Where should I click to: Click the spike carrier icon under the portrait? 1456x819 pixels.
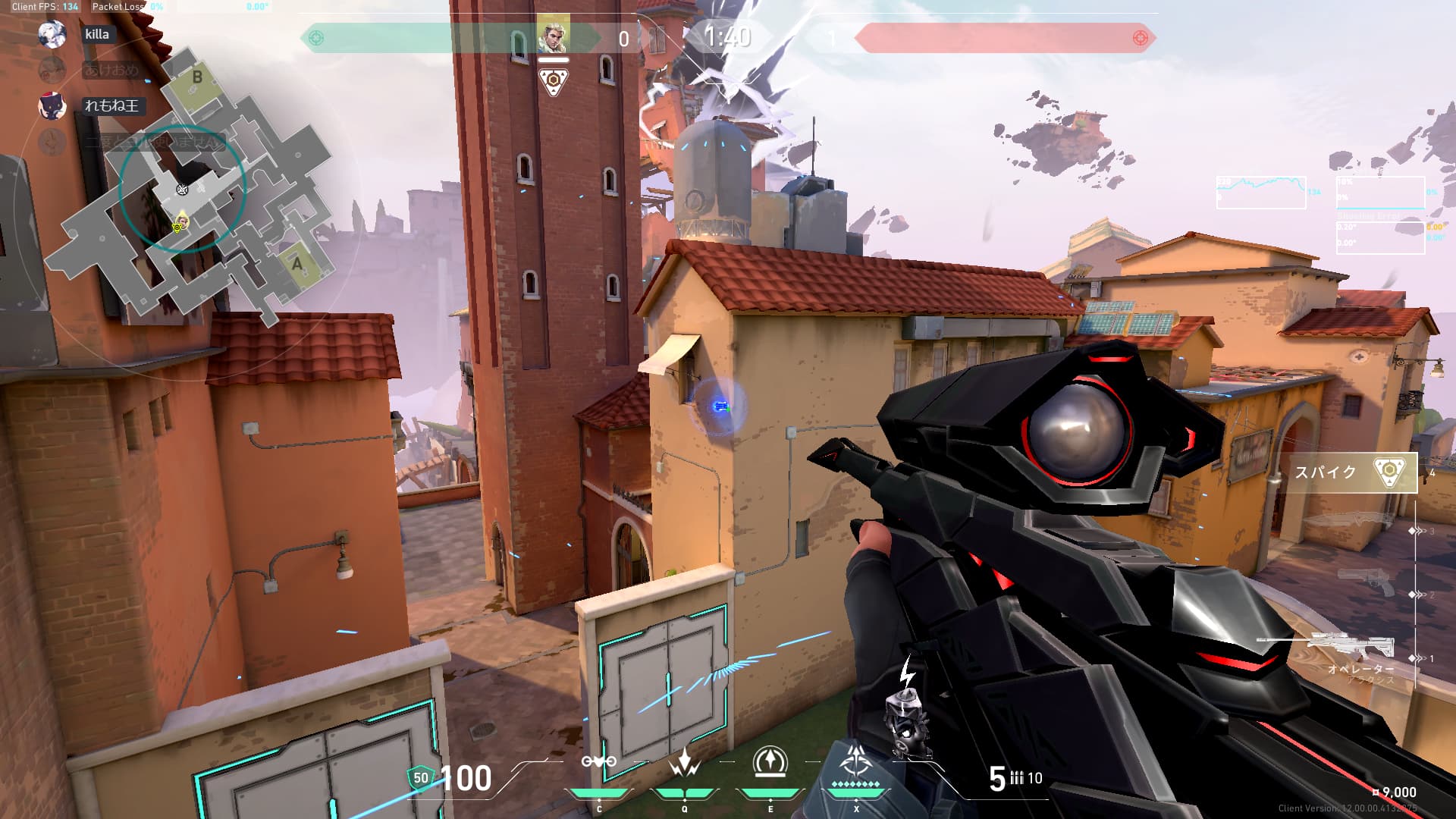tap(554, 81)
